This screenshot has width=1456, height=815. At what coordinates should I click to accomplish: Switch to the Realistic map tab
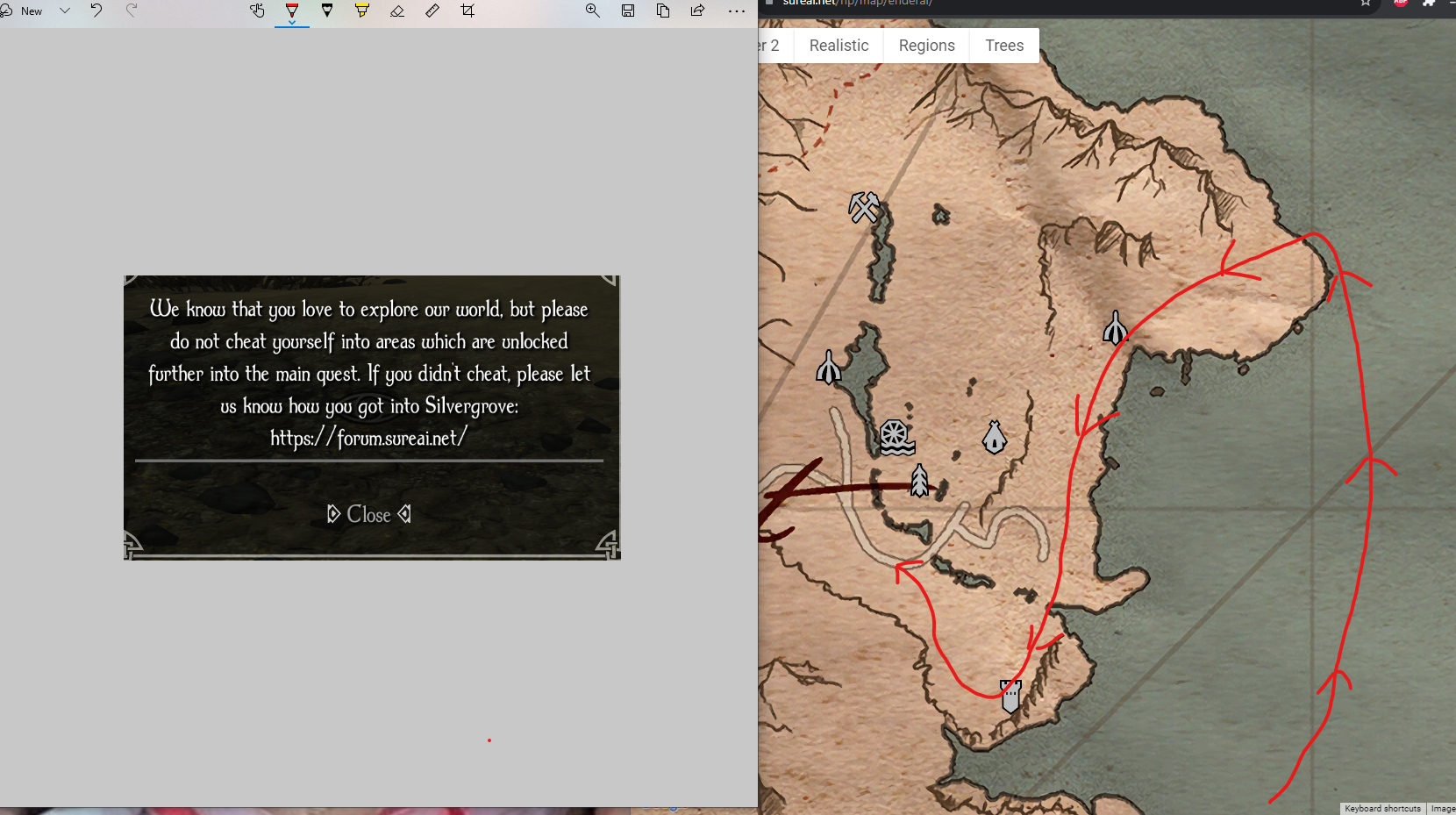pos(839,45)
